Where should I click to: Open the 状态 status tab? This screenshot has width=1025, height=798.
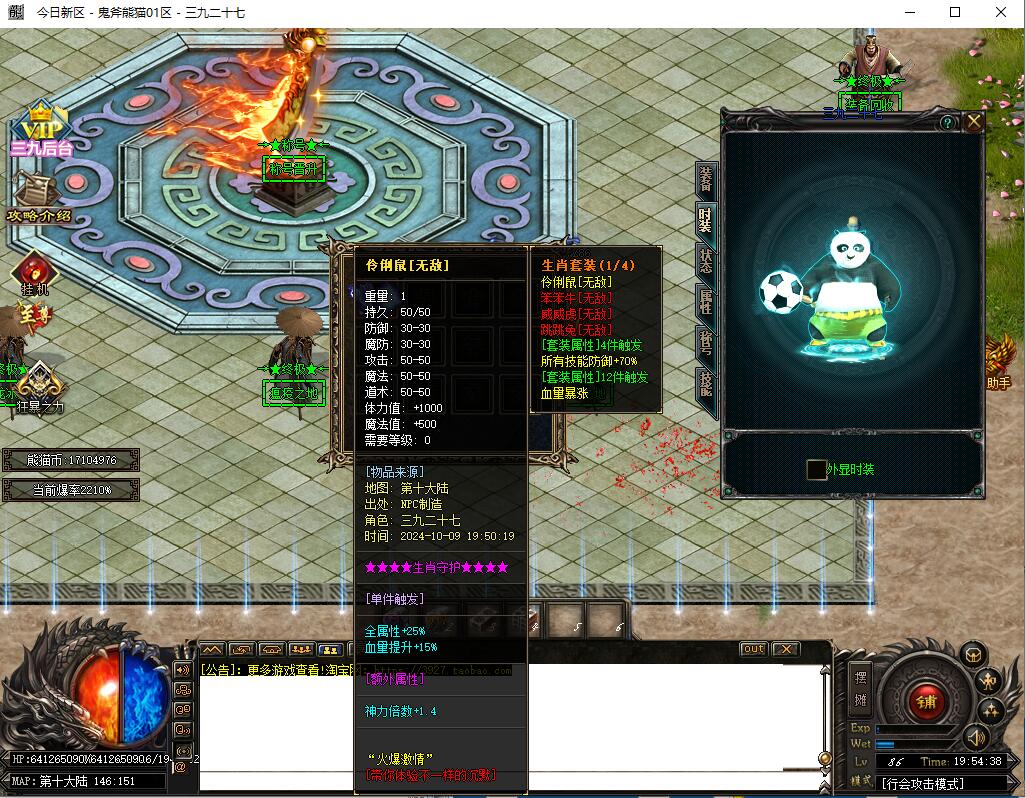pos(705,262)
